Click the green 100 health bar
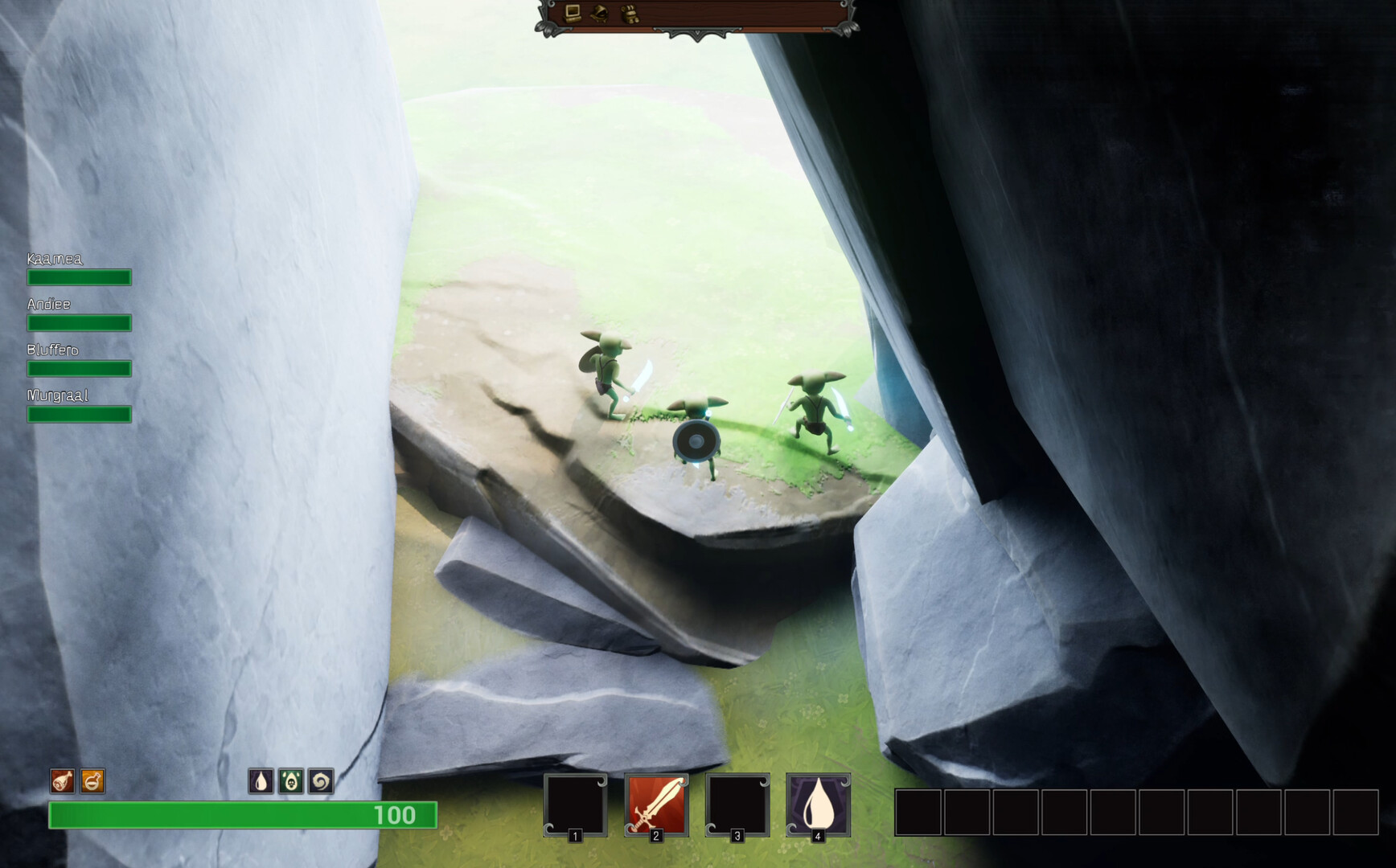This screenshot has height=868, width=1396. tap(241, 815)
